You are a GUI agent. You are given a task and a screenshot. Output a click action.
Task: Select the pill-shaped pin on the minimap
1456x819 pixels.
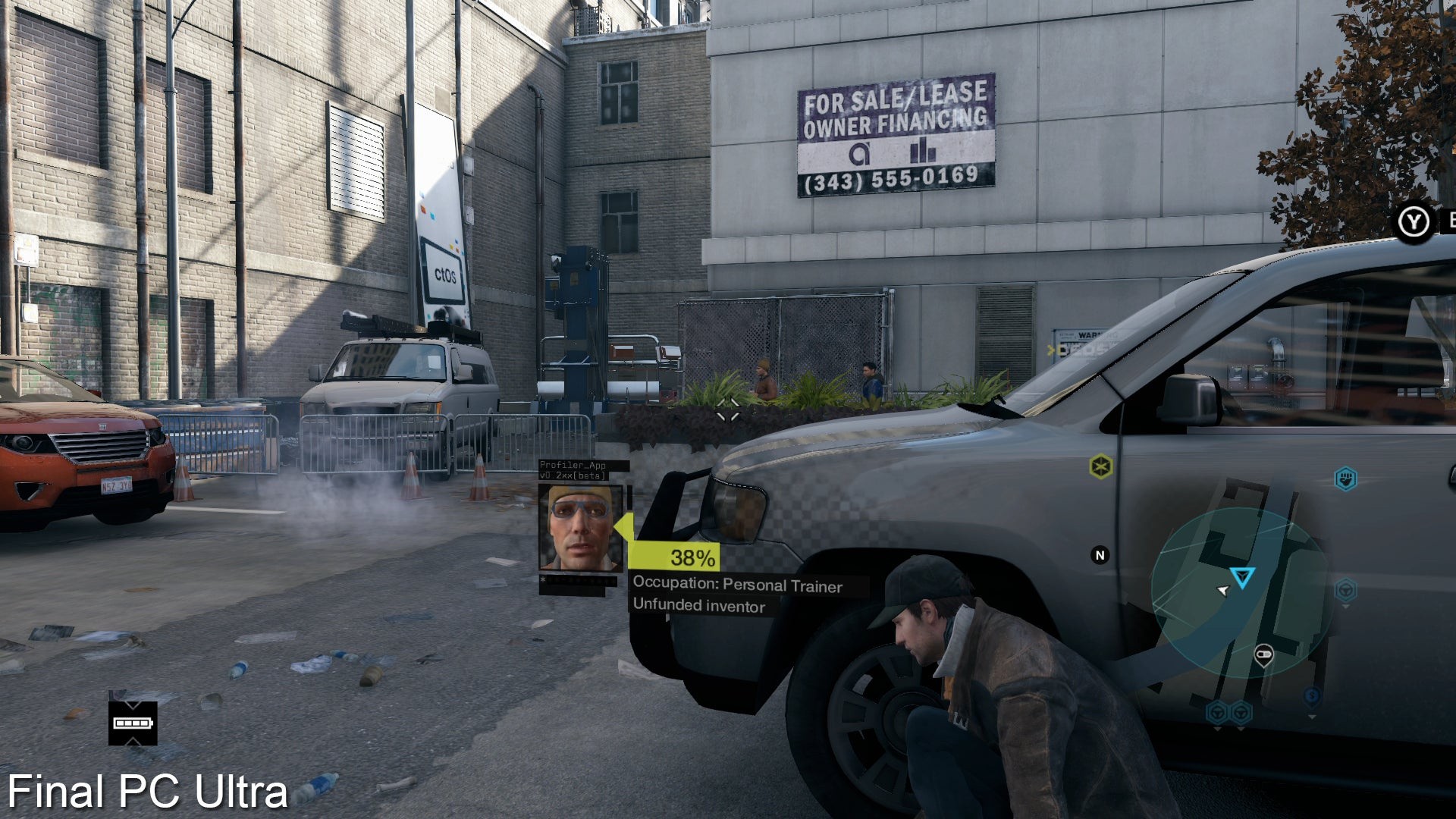1263,654
